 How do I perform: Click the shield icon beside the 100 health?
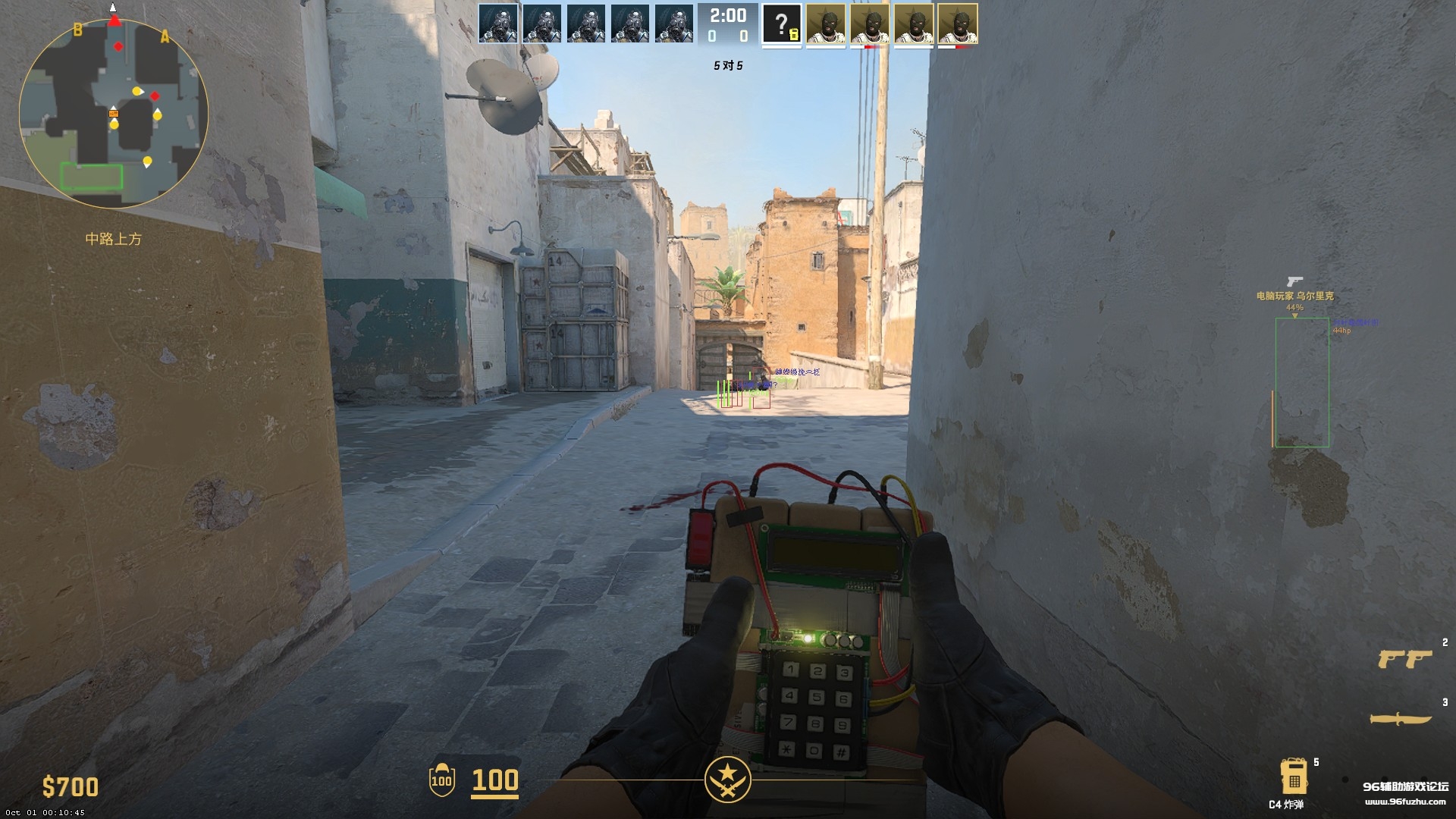coord(441,780)
